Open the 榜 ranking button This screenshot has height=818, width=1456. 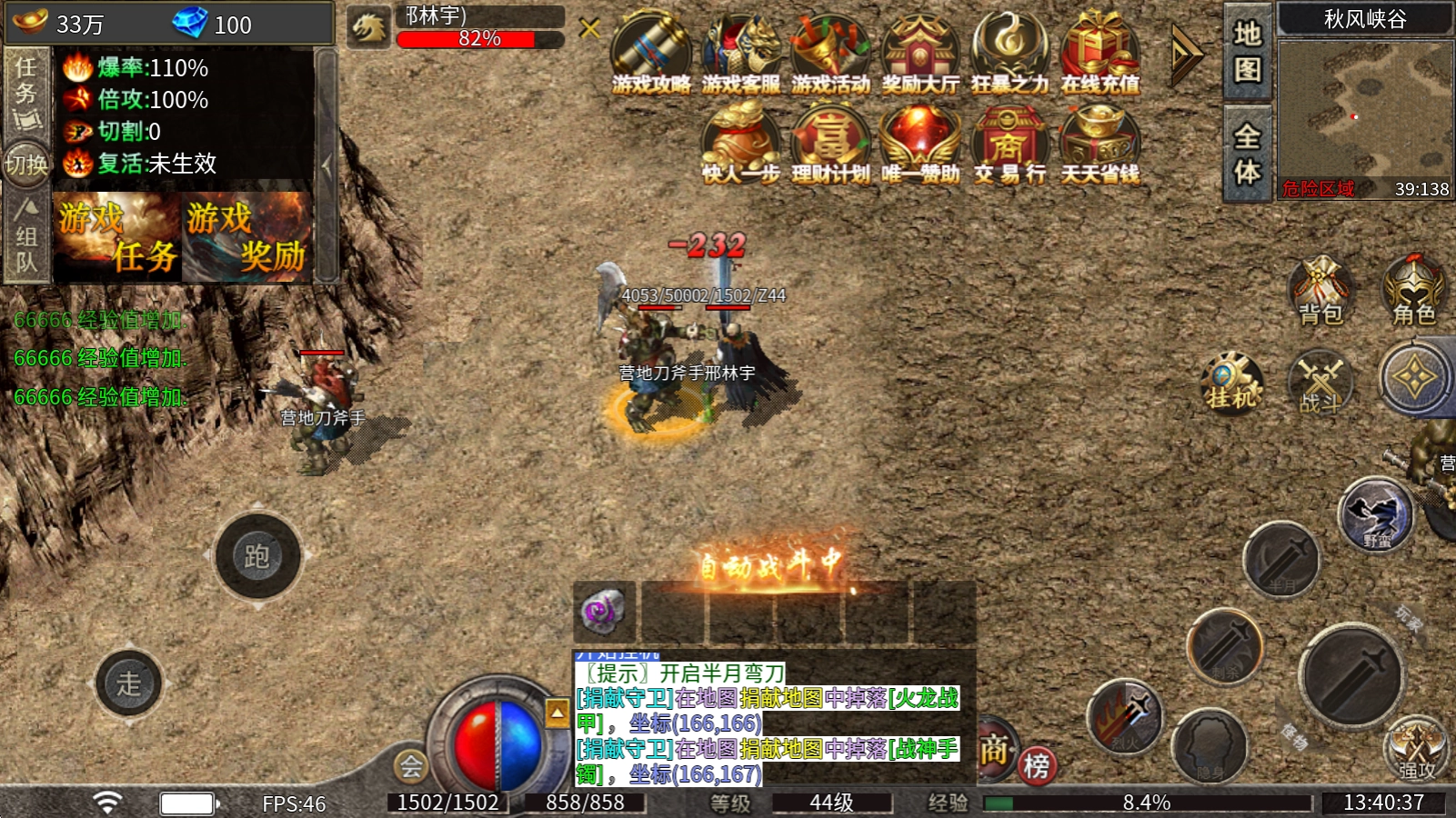(x=1037, y=765)
